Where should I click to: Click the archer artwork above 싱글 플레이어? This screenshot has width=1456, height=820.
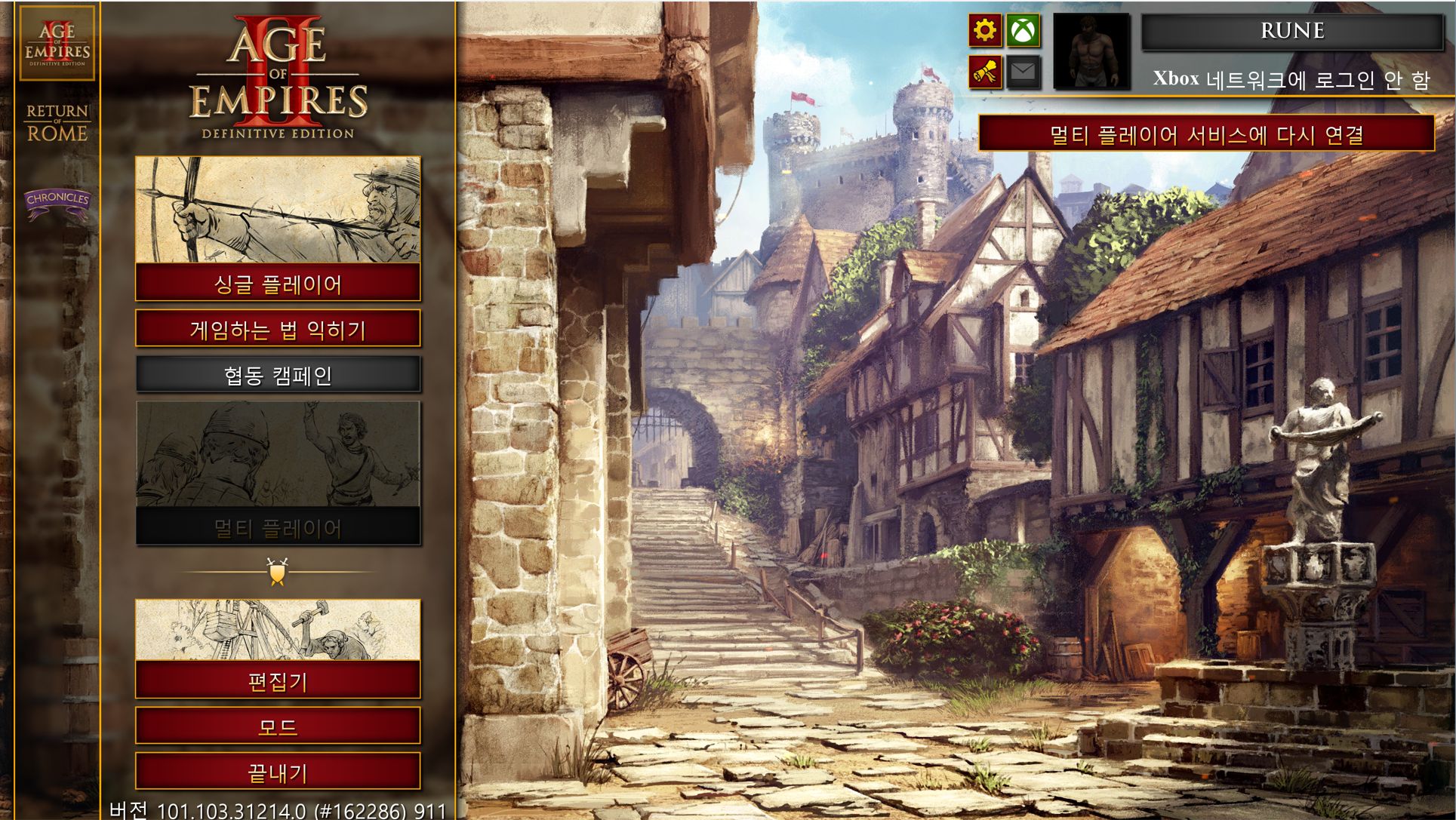[278, 210]
